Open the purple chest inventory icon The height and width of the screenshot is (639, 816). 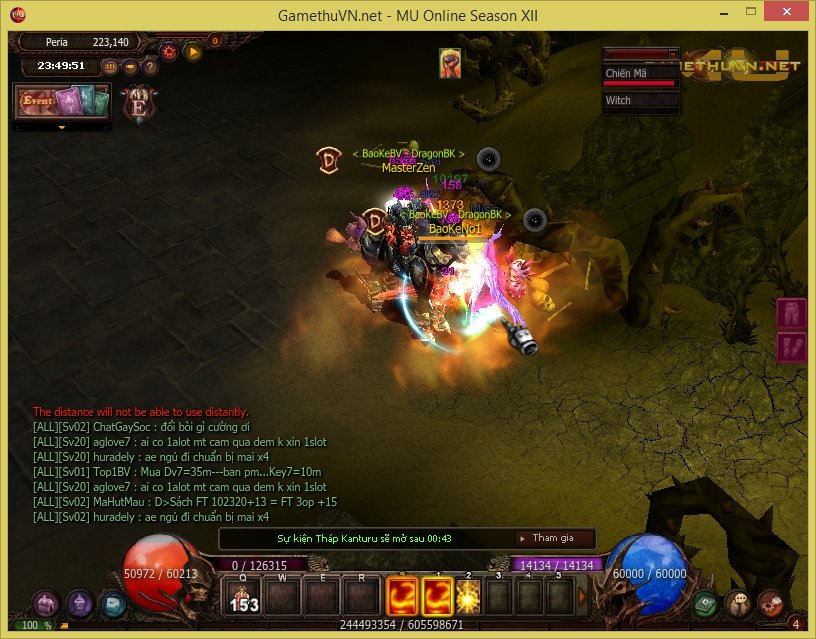tap(44, 603)
